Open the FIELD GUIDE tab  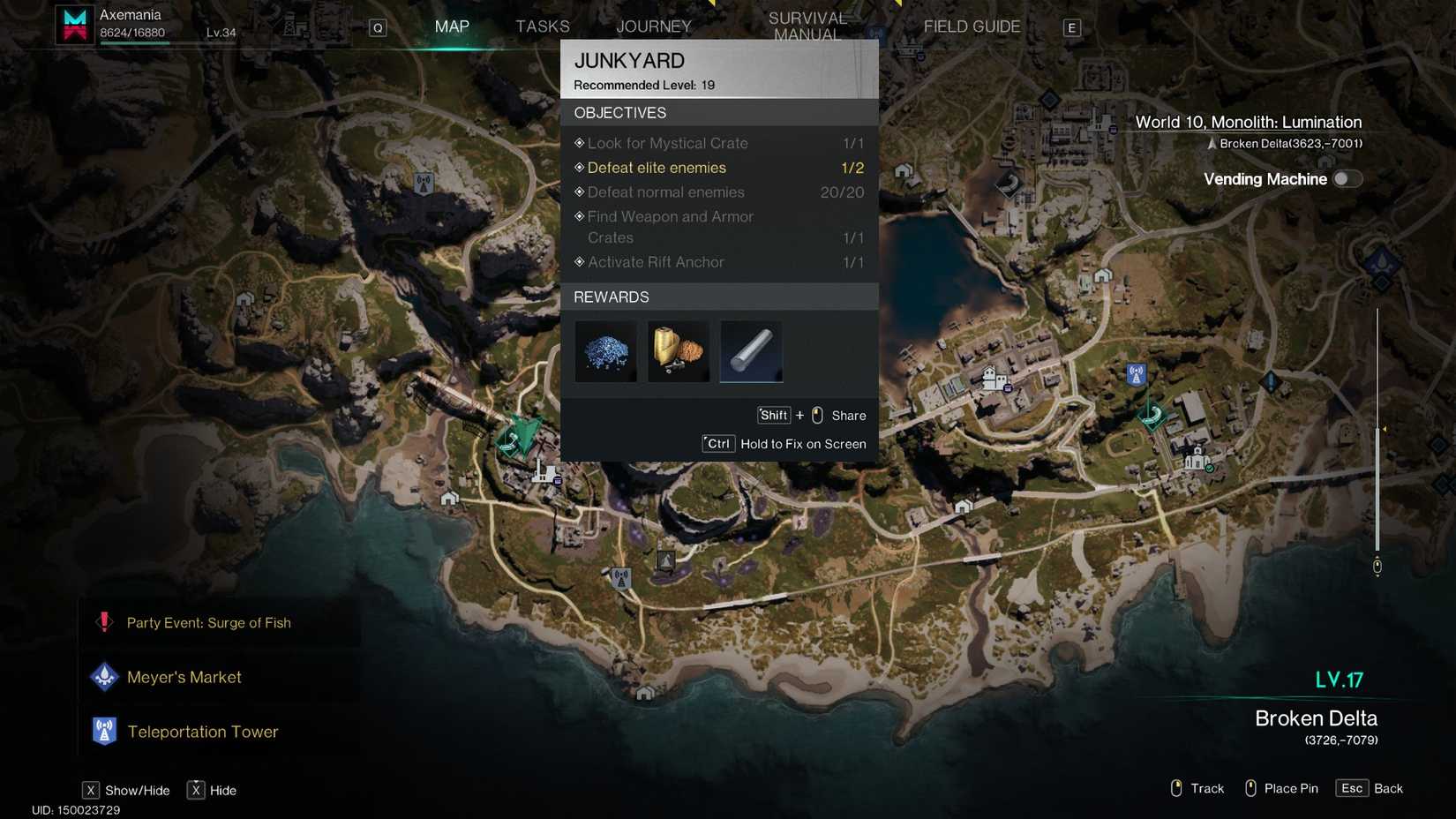pos(971,26)
